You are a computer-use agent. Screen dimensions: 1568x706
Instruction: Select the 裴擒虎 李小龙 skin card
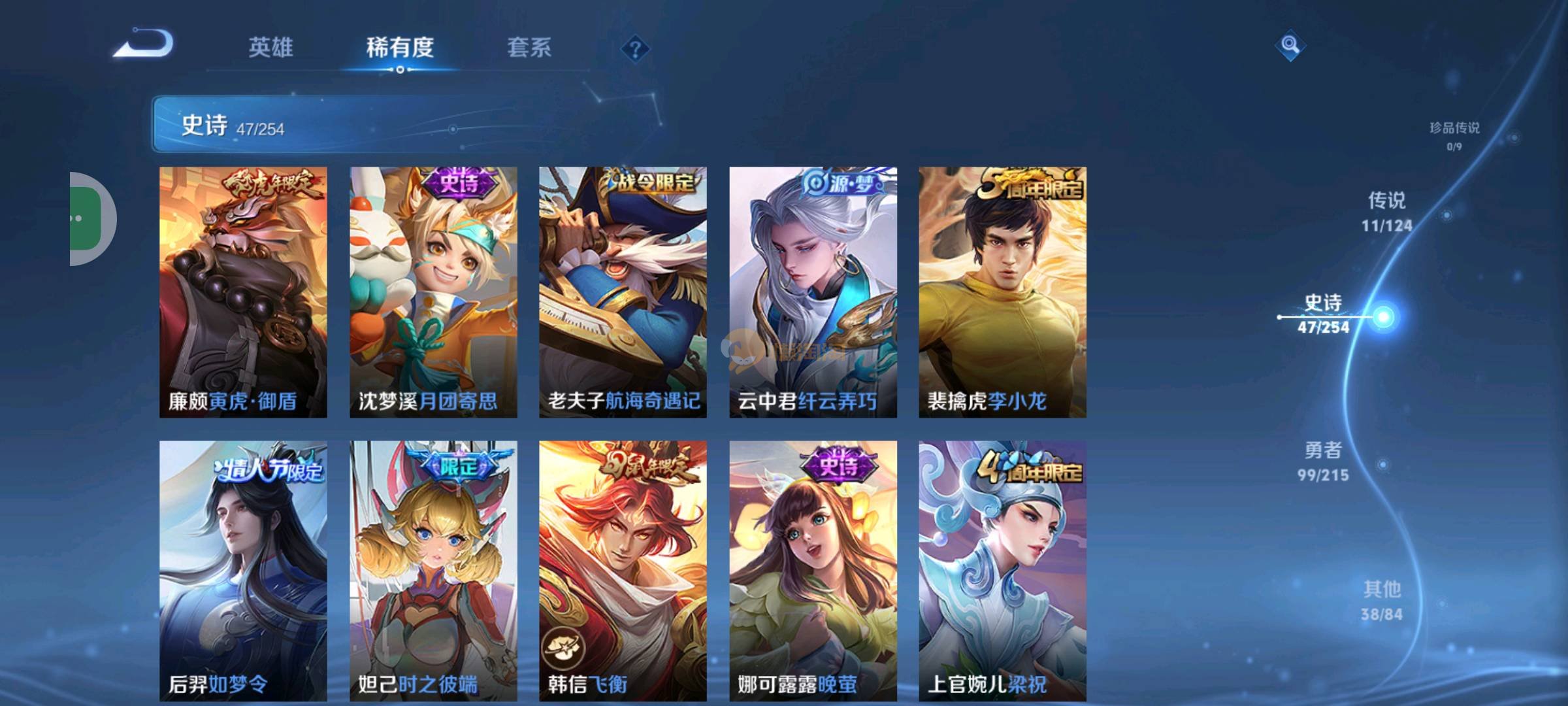point(1002,292)
